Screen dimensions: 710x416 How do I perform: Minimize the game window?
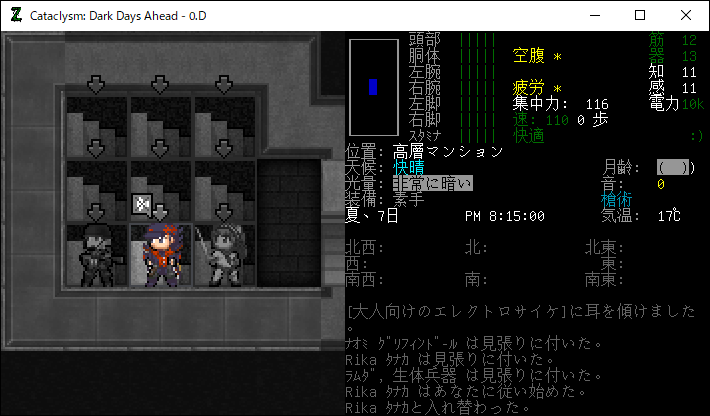tap(594, 15)
